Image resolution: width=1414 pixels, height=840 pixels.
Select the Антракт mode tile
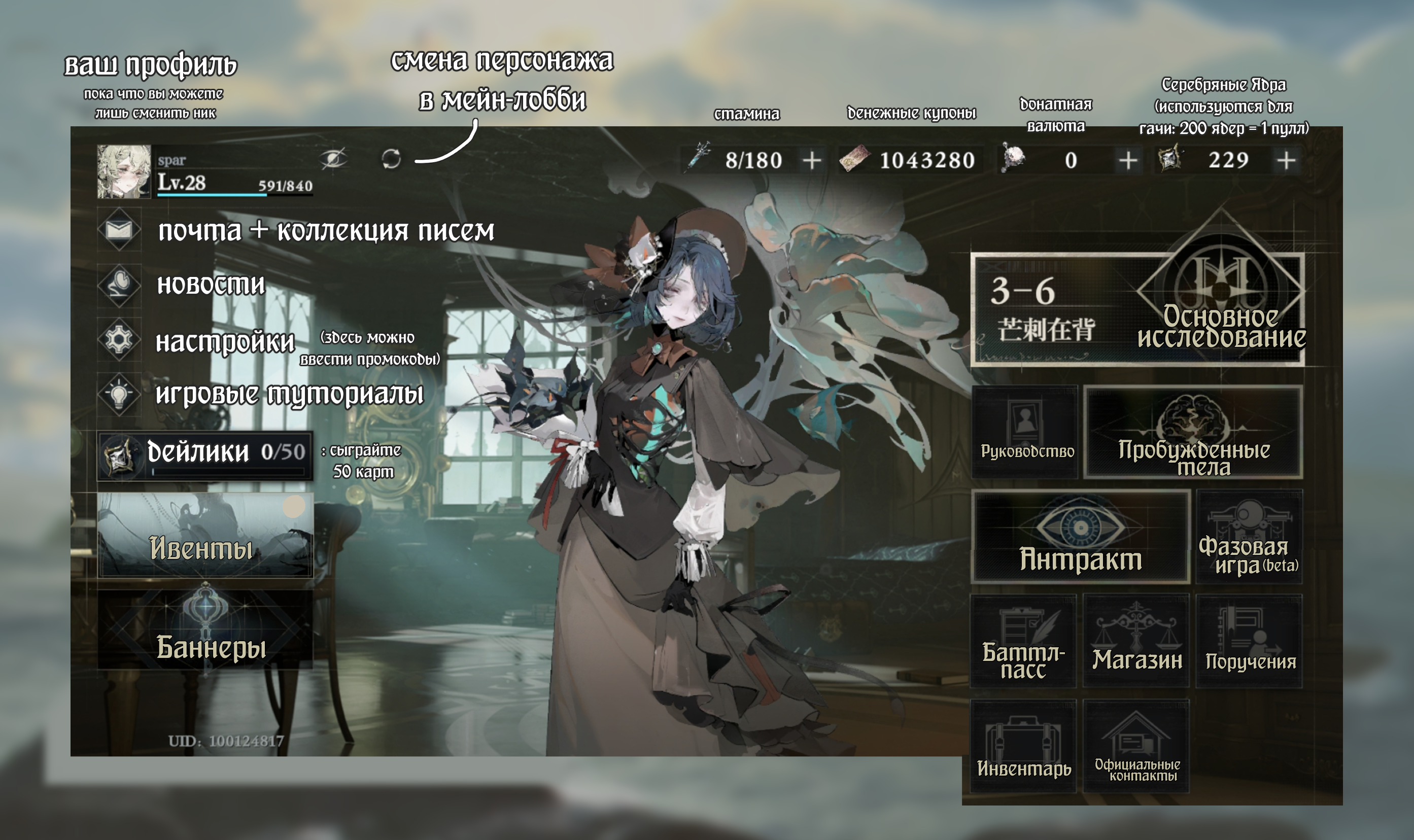(1080, 537)
